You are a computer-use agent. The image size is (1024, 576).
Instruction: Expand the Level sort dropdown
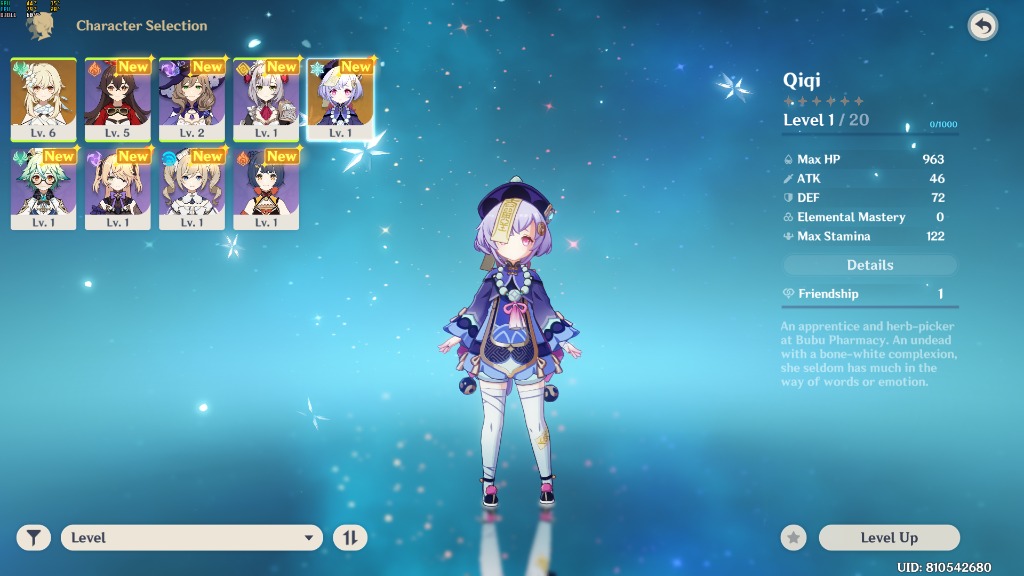coord(192,538)
